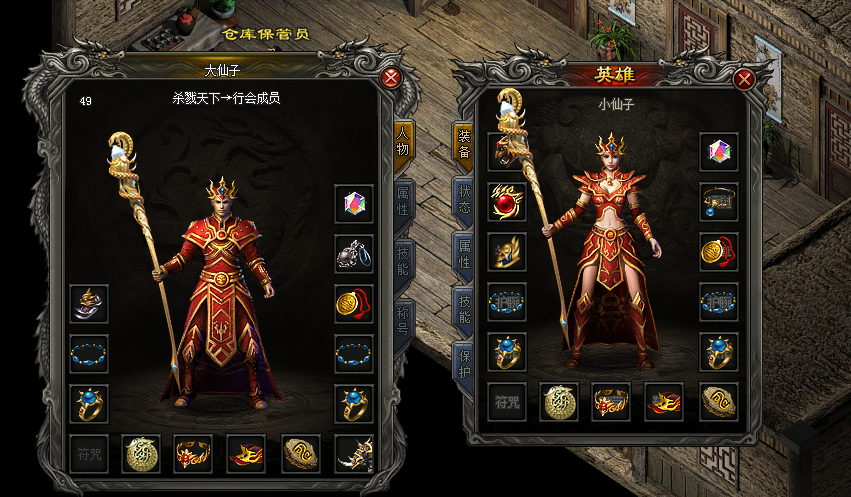Close the 大仙子 character panel
The width and height of the screenshot is (851, 497).
click(x=392, y=78)
